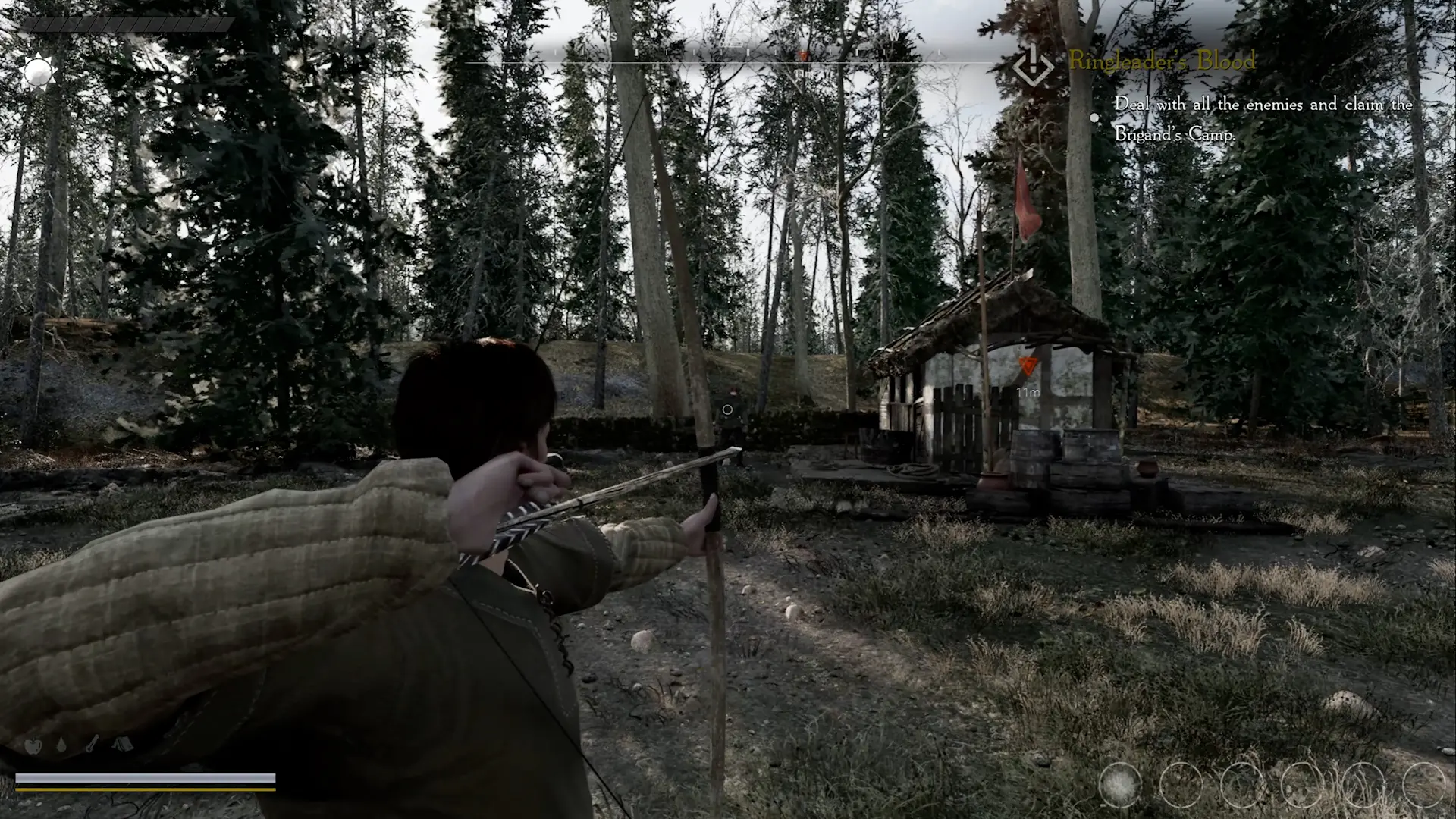1456x819 pixels.
Task: Click the quest exclamation diamond icon
Action: point(1033,65)
